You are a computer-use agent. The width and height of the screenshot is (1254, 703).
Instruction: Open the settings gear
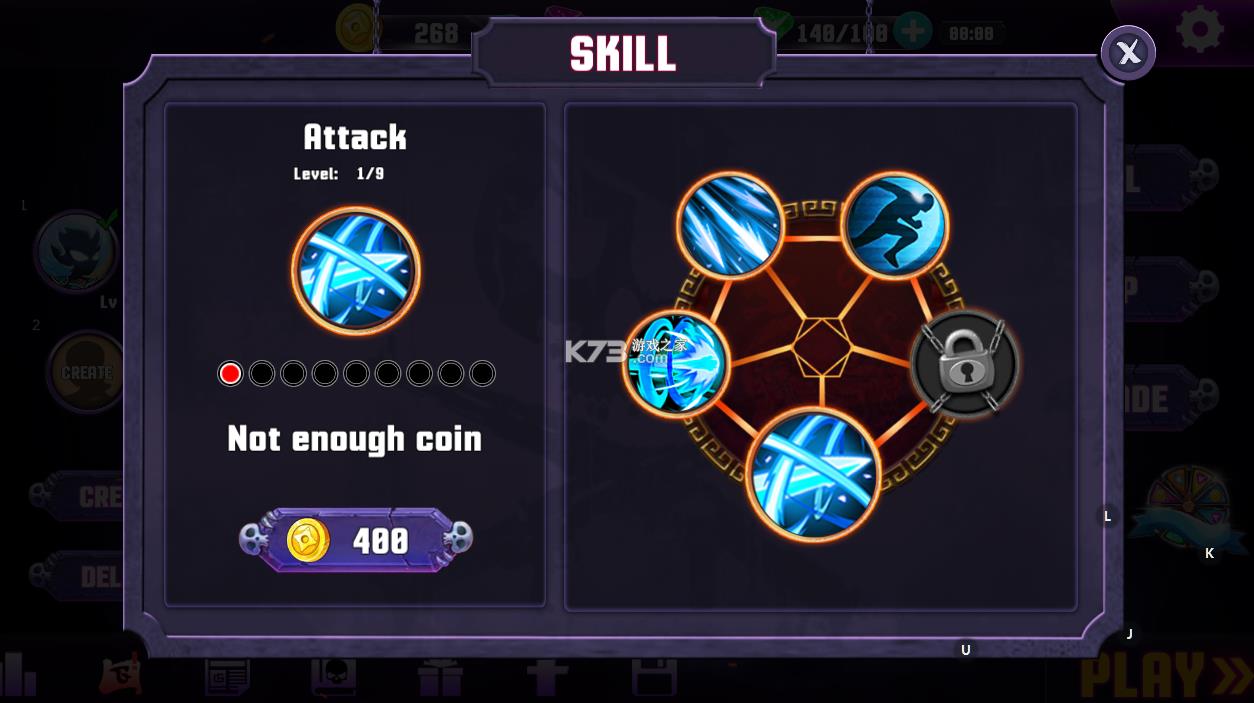(x=1199, y=30)
